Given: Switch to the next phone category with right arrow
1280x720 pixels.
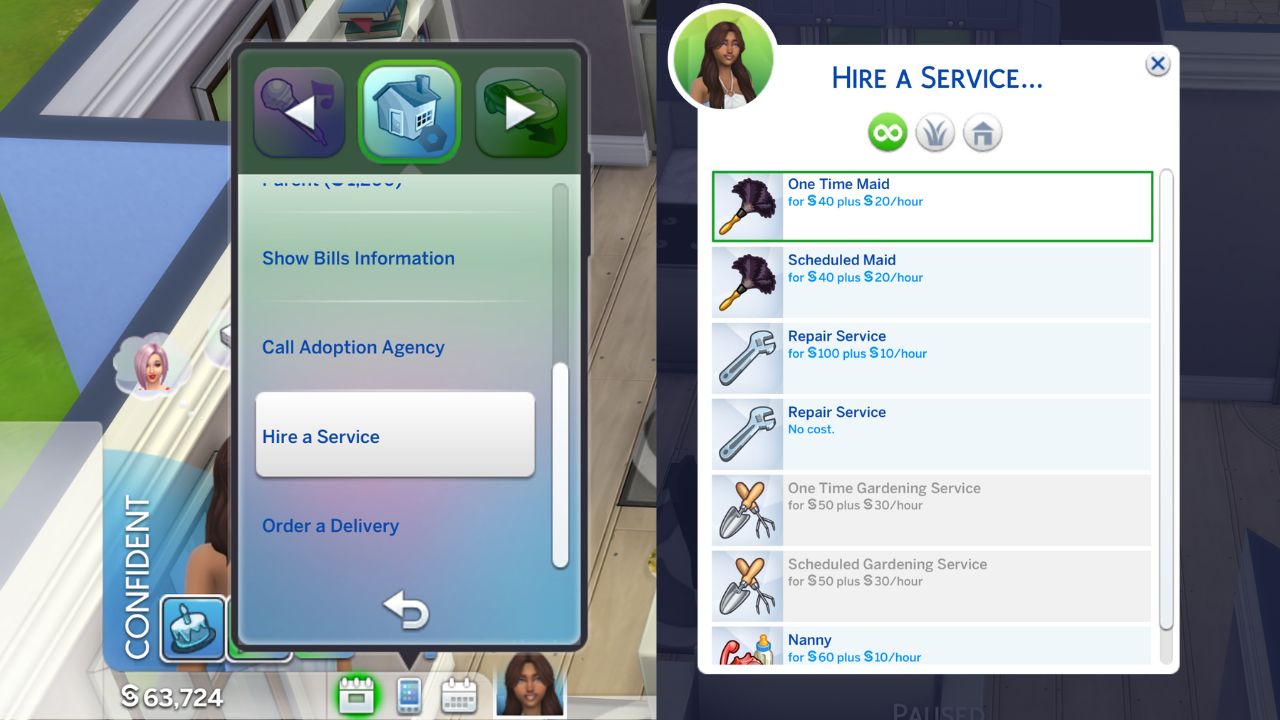Looking at the screenshot, I should (x=519, y=114).
